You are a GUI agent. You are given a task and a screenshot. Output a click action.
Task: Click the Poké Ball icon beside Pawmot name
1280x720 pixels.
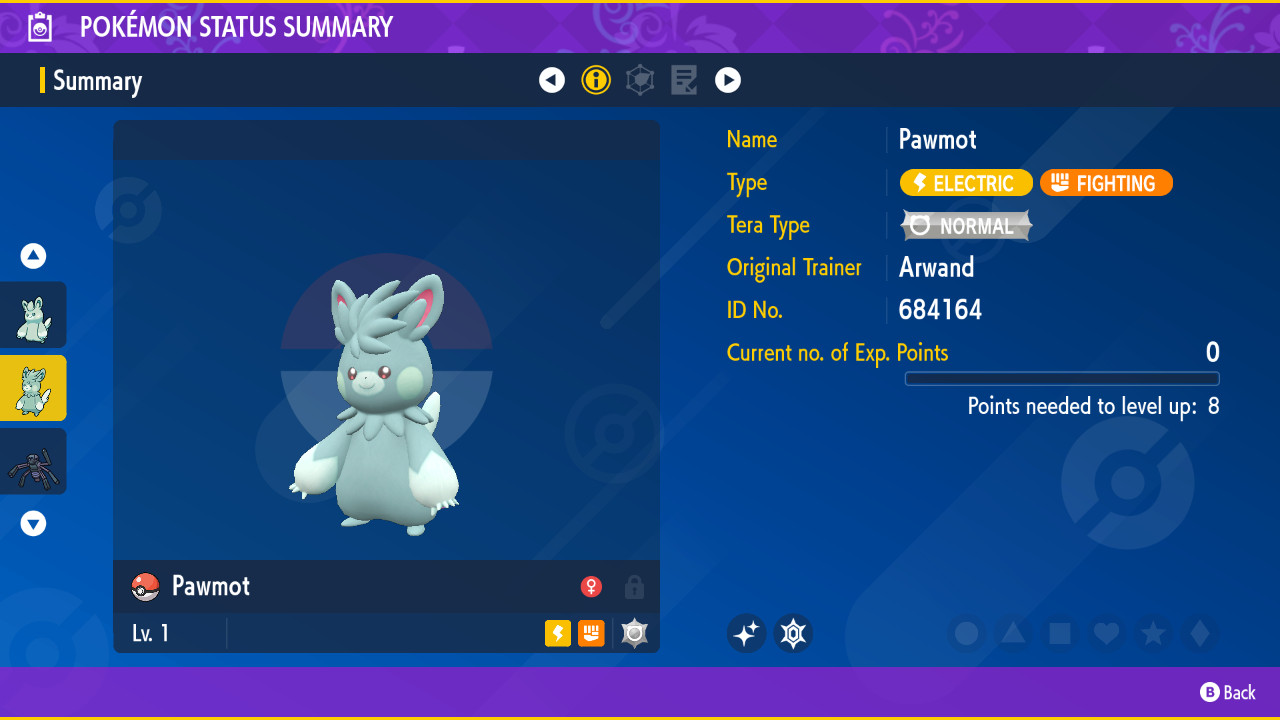(x=144, y=587)
